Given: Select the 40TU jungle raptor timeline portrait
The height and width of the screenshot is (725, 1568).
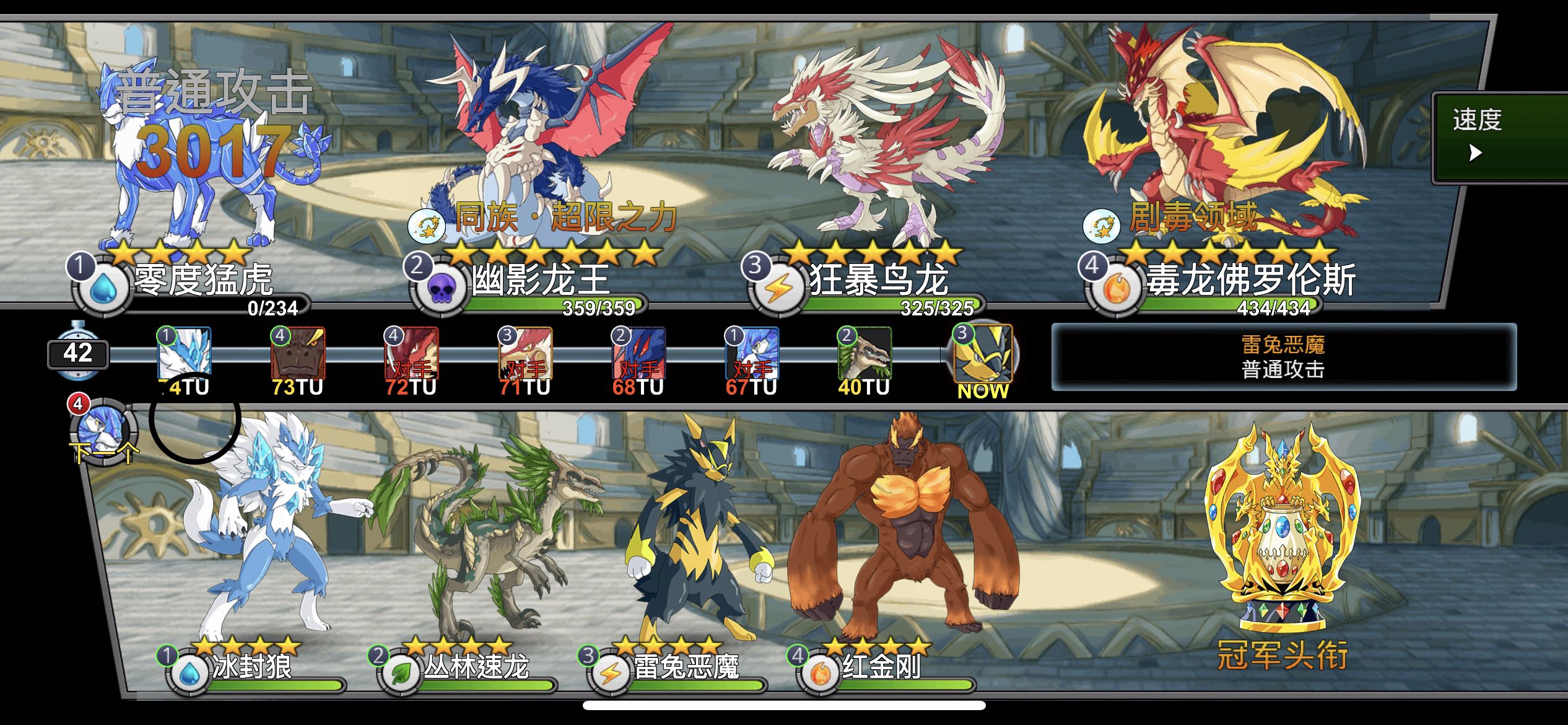Looking at the screenshot, I should pos(865,354).
